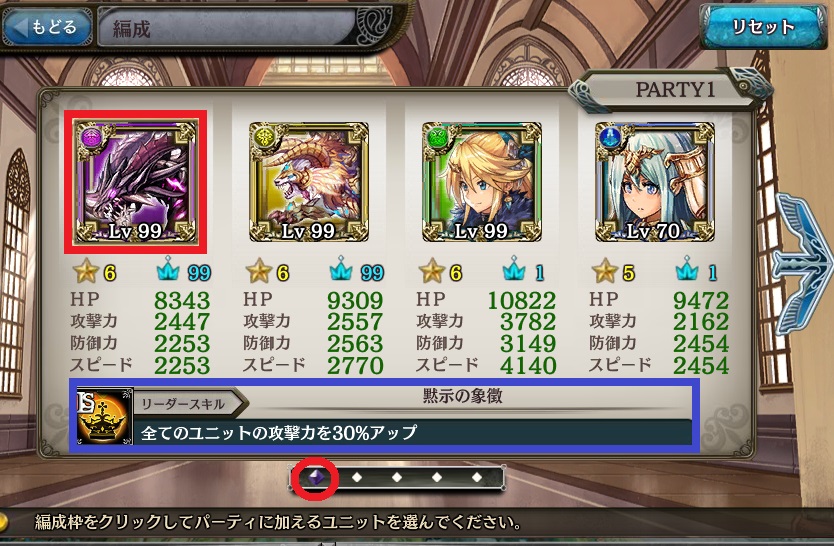Select the golden horned beast unit slot
This screenshot has height=546, width=834.
(x=309, y=184)
